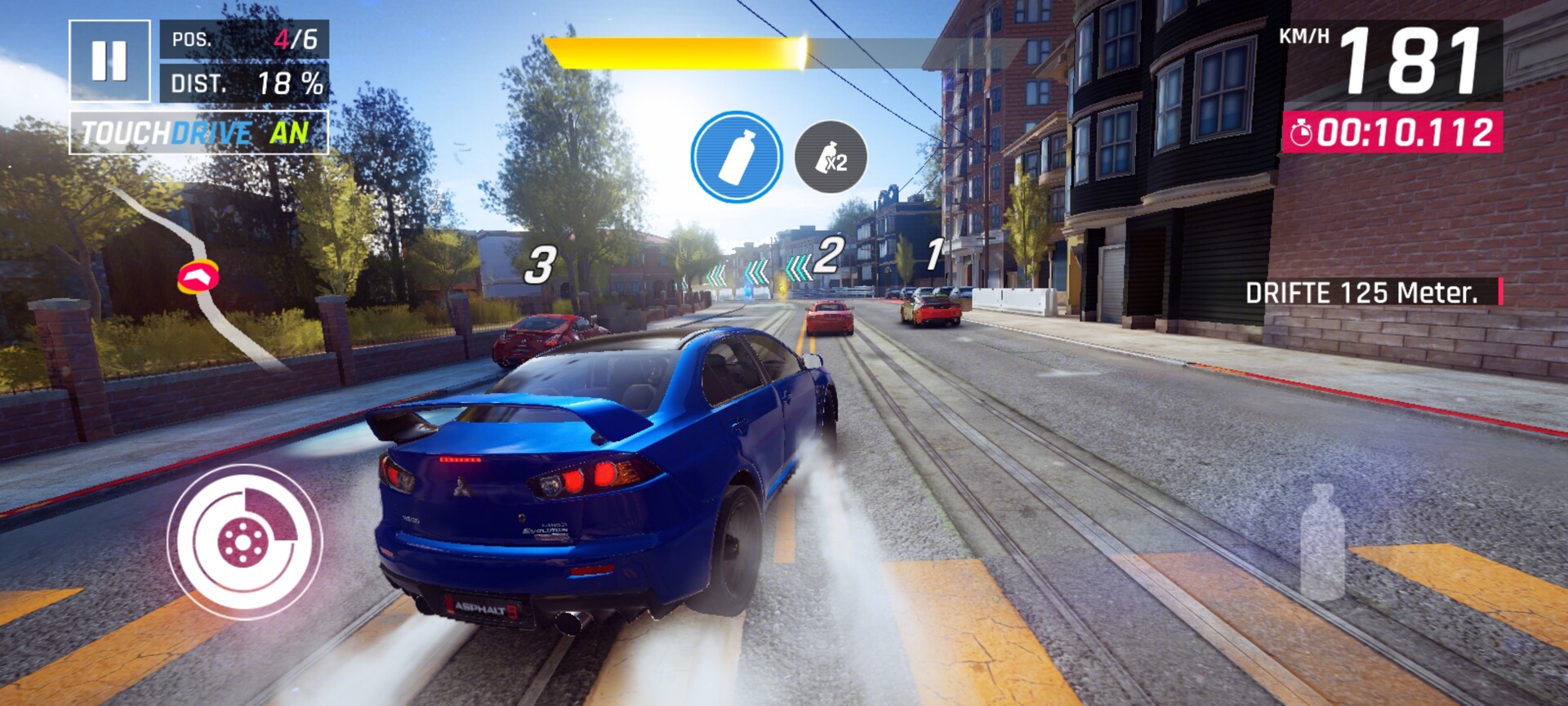Pause the race
This screenshot has width=1568, height=706.
(x=109, y=60)
